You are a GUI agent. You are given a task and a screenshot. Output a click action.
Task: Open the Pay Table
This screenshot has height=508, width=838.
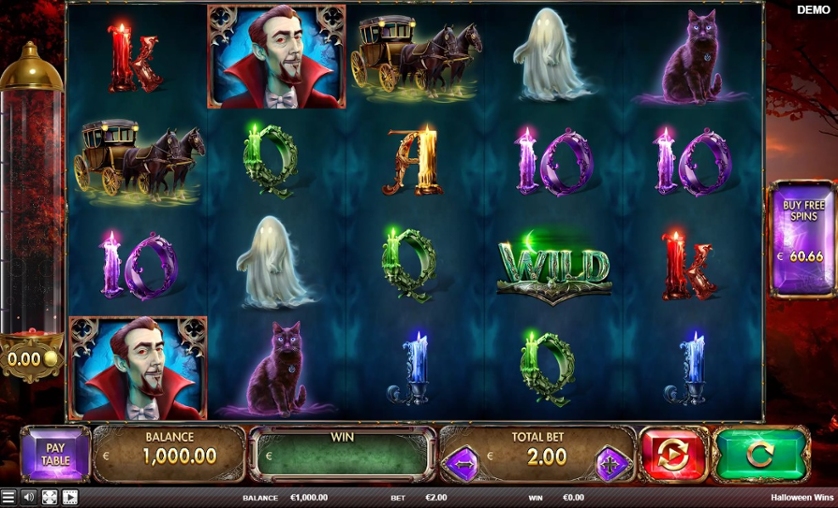55,455
